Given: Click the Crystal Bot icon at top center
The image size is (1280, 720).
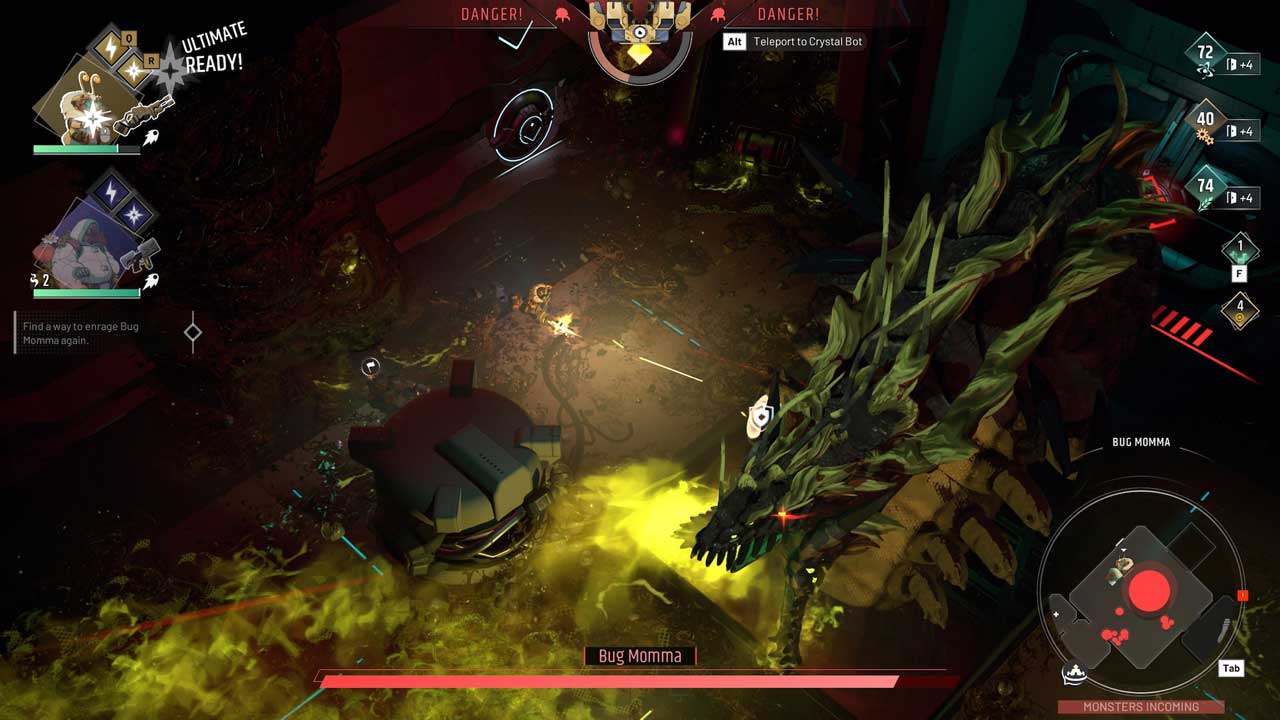Looking at the screenshot, I should click(640, 30).
